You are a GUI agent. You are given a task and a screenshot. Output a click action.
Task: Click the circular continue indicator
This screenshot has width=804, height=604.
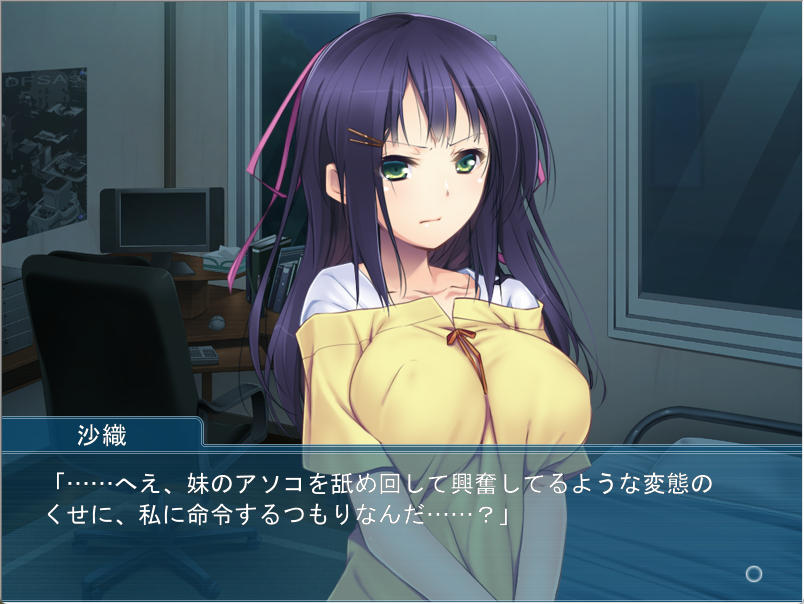pyautogui.click(x=754, y=574)
